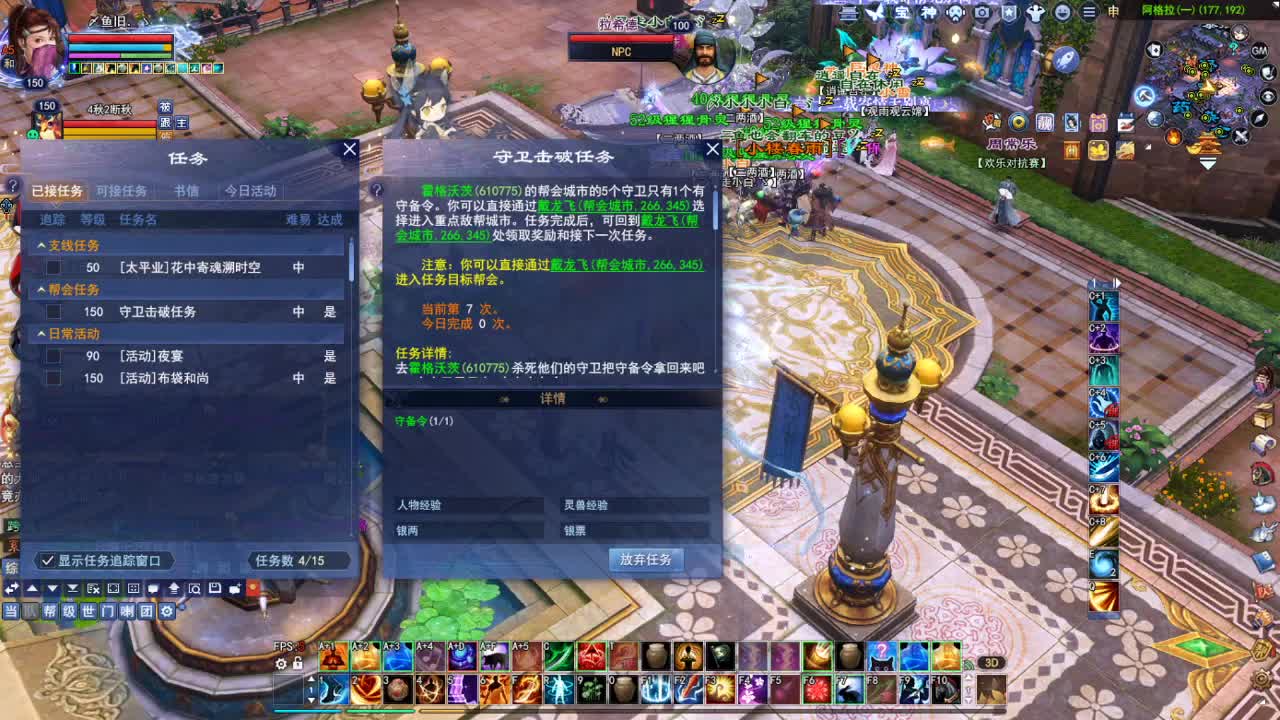Click the lock icon on the skill bar

pos(297,662)
